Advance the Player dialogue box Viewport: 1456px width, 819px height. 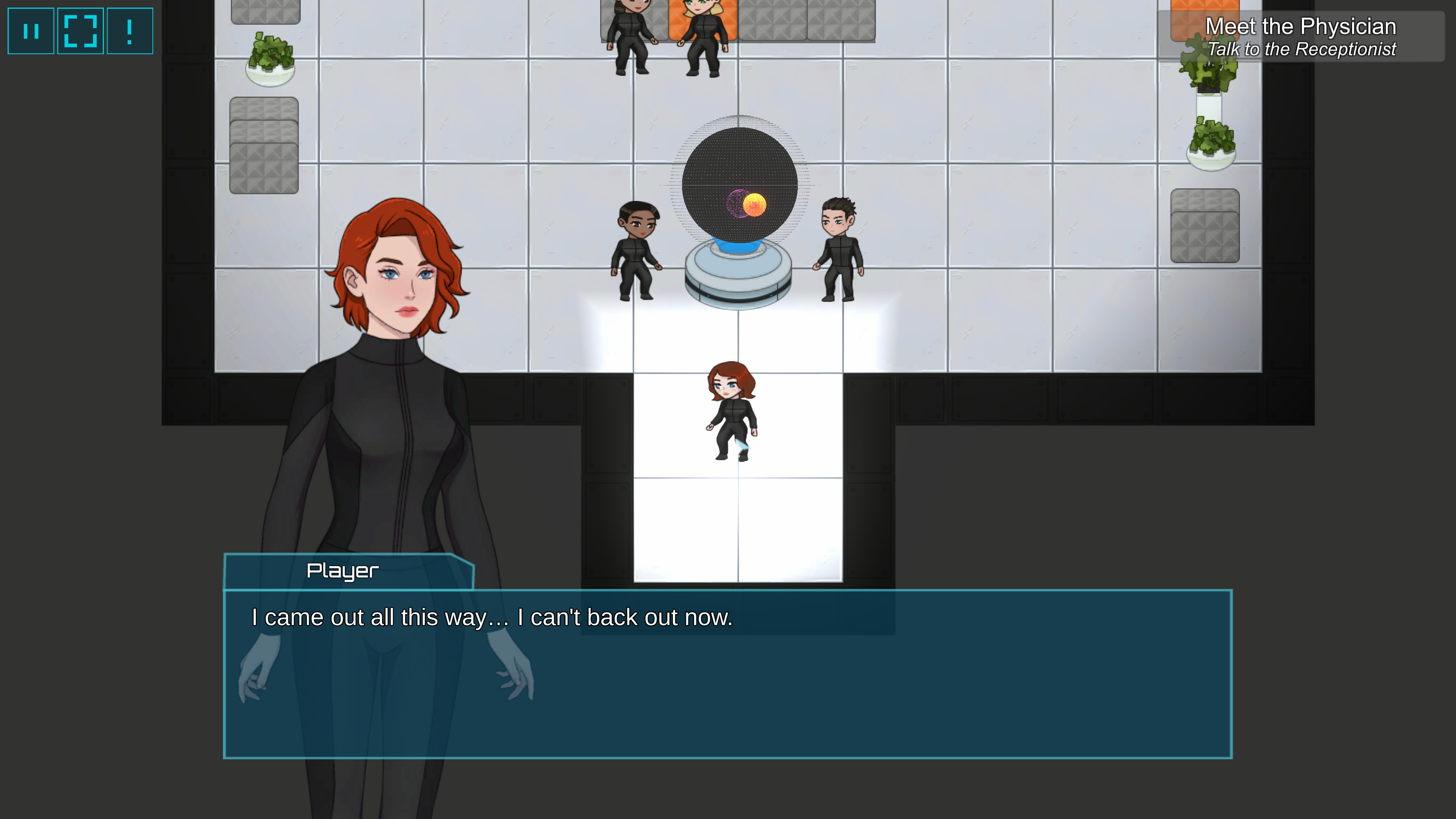[x=728, y=673]
